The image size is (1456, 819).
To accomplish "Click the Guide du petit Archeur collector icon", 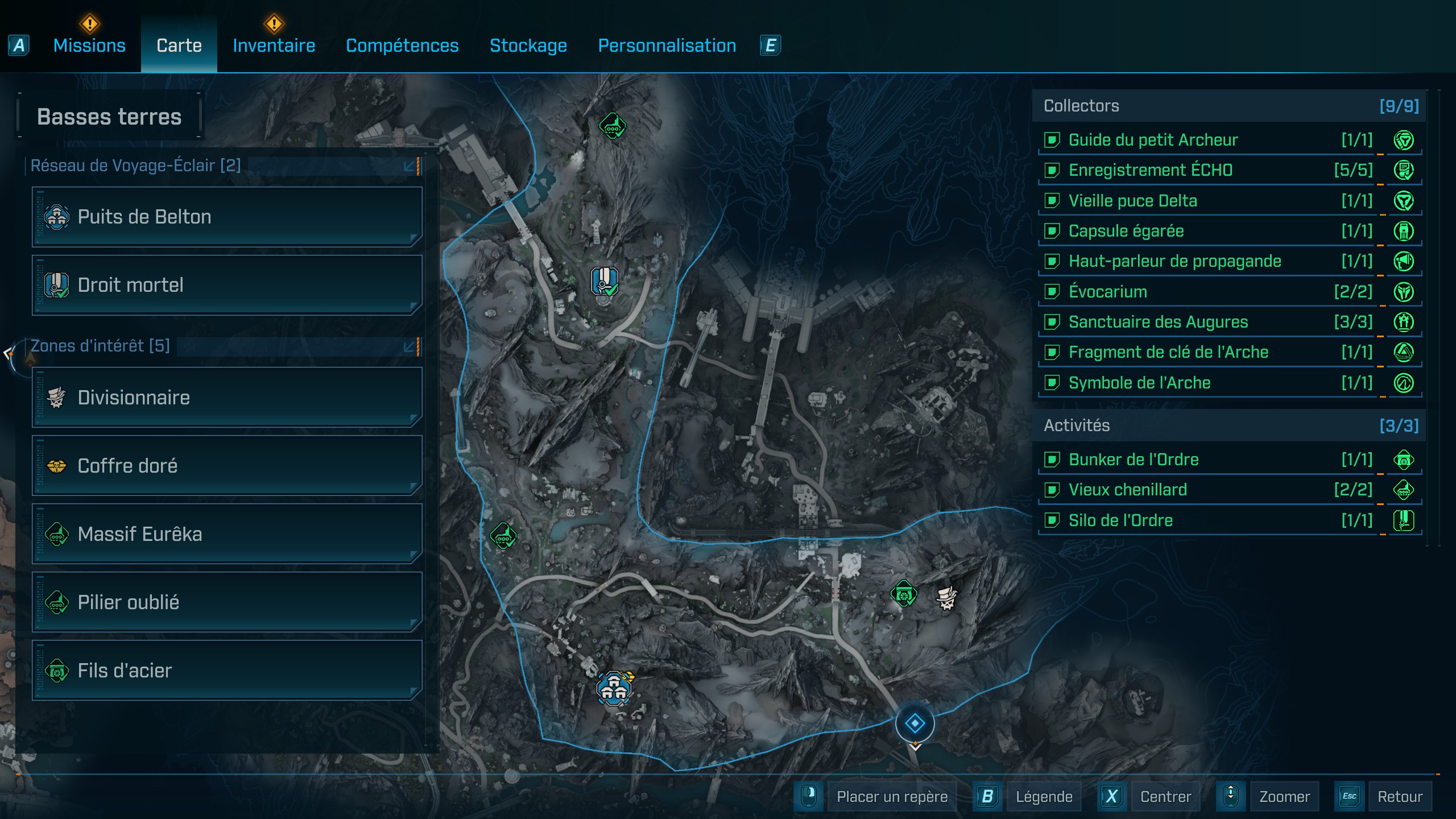I will [1405, 140].
